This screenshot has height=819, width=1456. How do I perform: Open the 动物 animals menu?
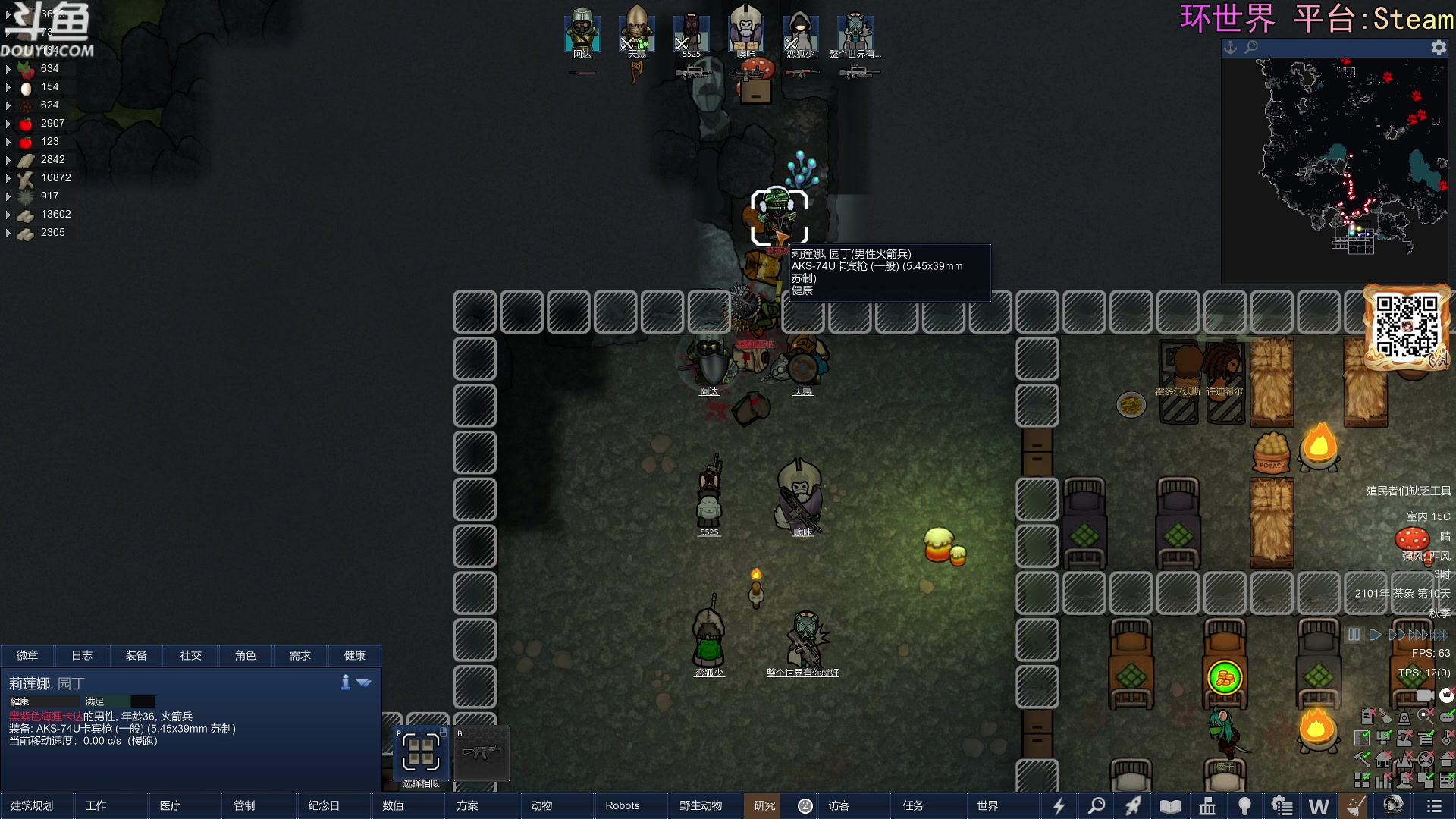coord(541,805)
